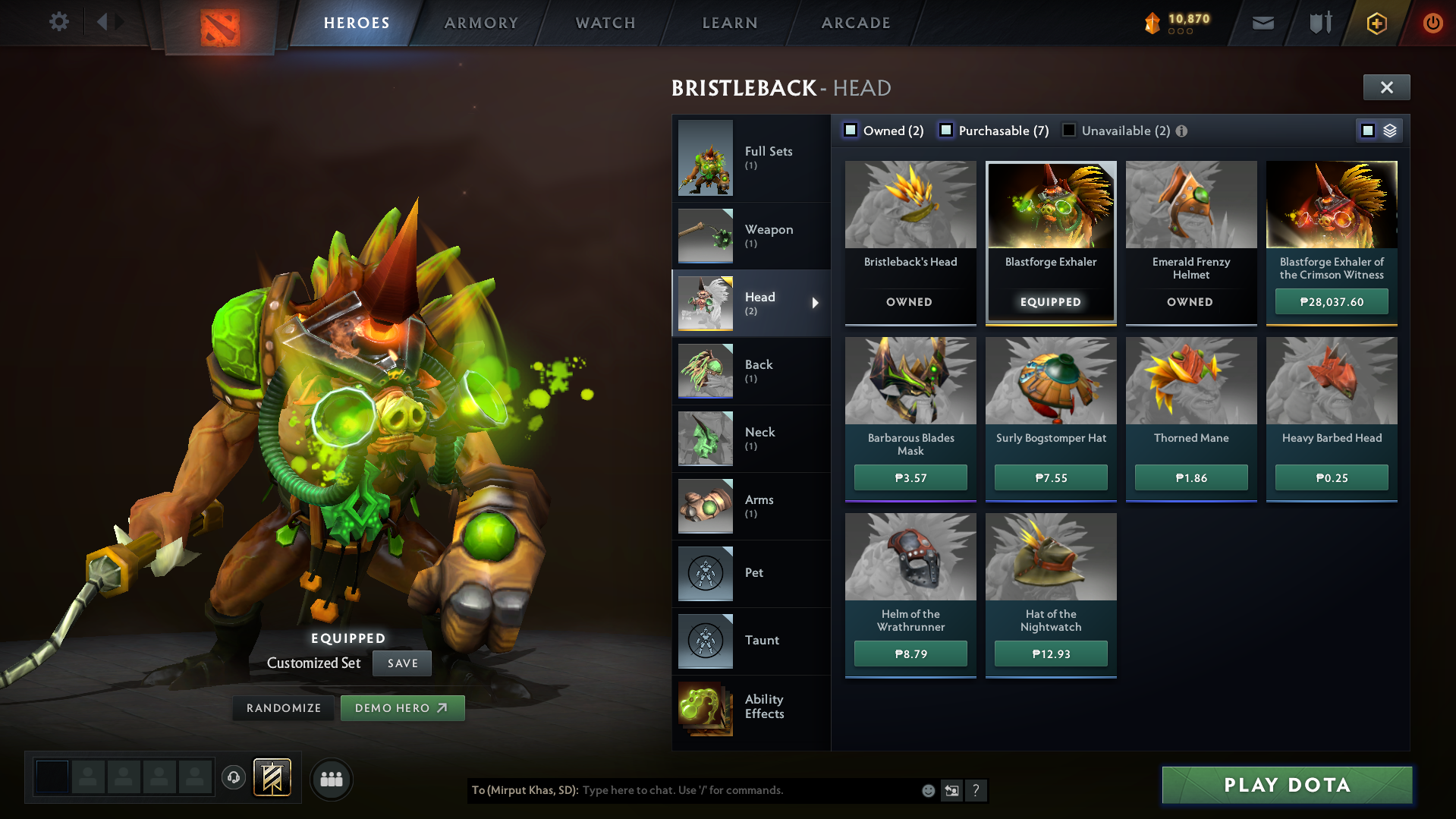
Task: Click the guild banner icon near party slots
Action: pos(272,777)
